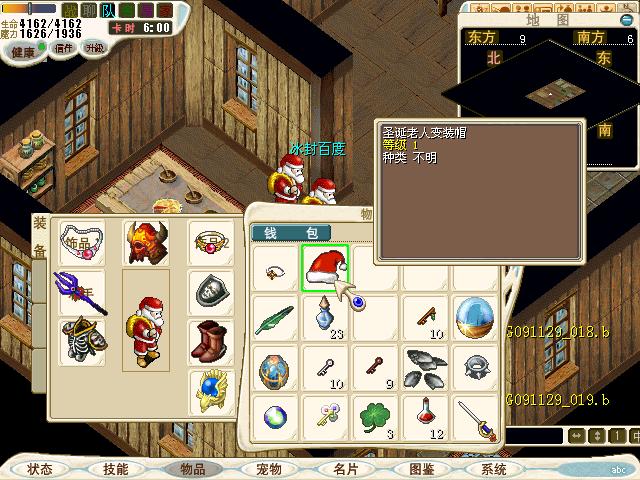Image resolution: width=640 pixels, height=480 pixels.
Task: Select the four-leaf clover item stack
Action: point(376,416)
